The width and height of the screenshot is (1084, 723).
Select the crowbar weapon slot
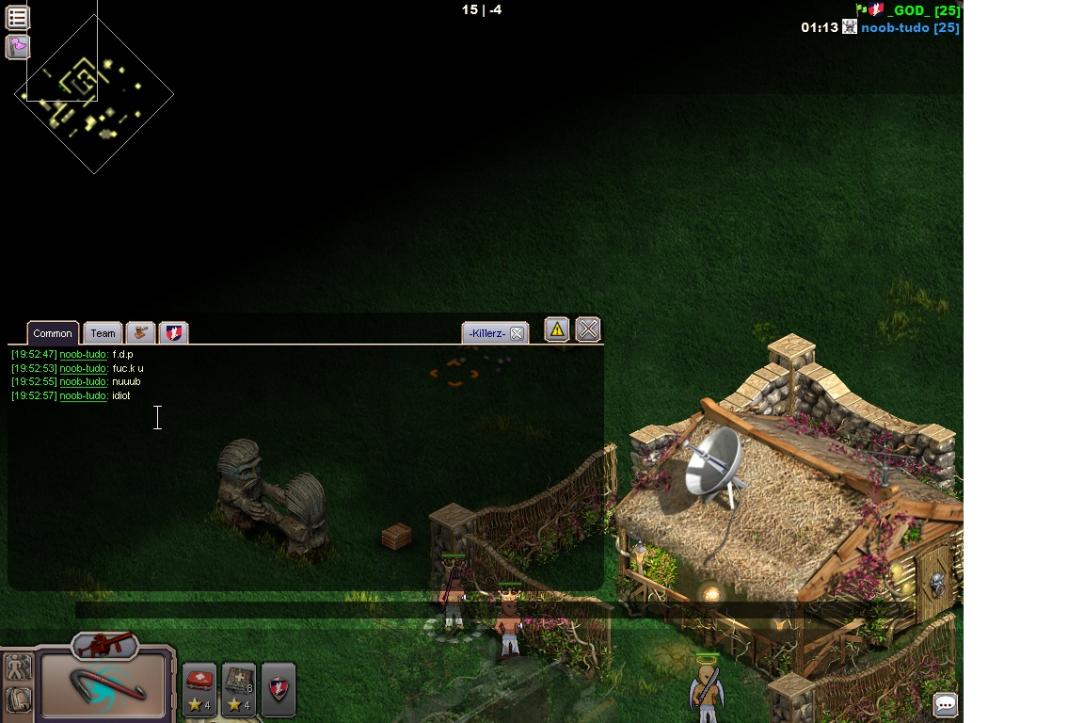[x=104, y=685]
